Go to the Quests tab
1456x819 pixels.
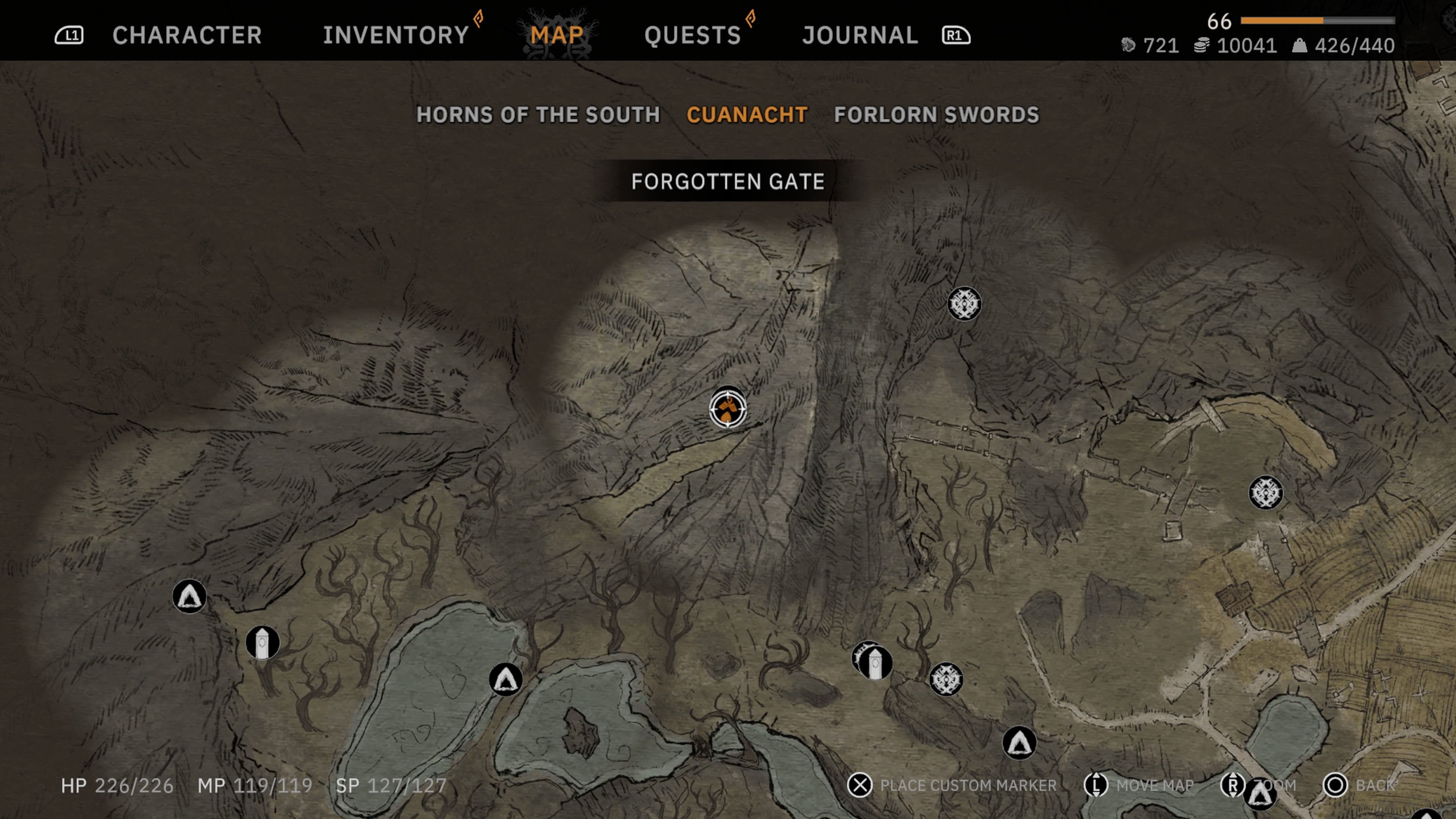pos(692,35)
